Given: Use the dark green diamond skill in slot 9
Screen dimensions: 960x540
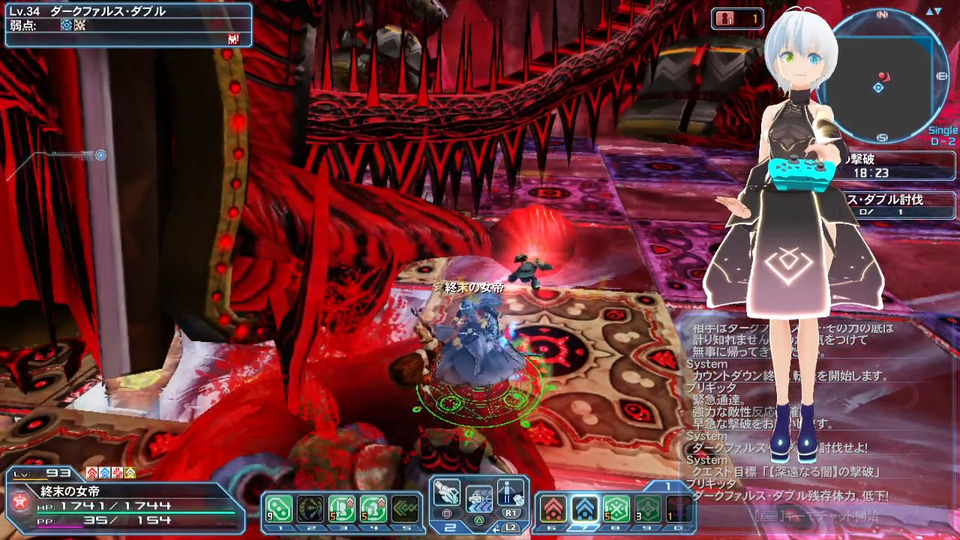Looking at the screenshot, I should (646, 508).
